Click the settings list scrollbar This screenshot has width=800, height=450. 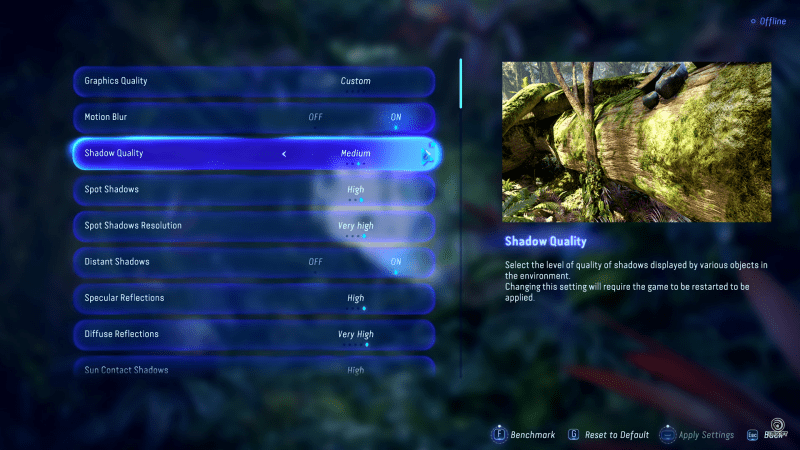[x=461, y=84]
